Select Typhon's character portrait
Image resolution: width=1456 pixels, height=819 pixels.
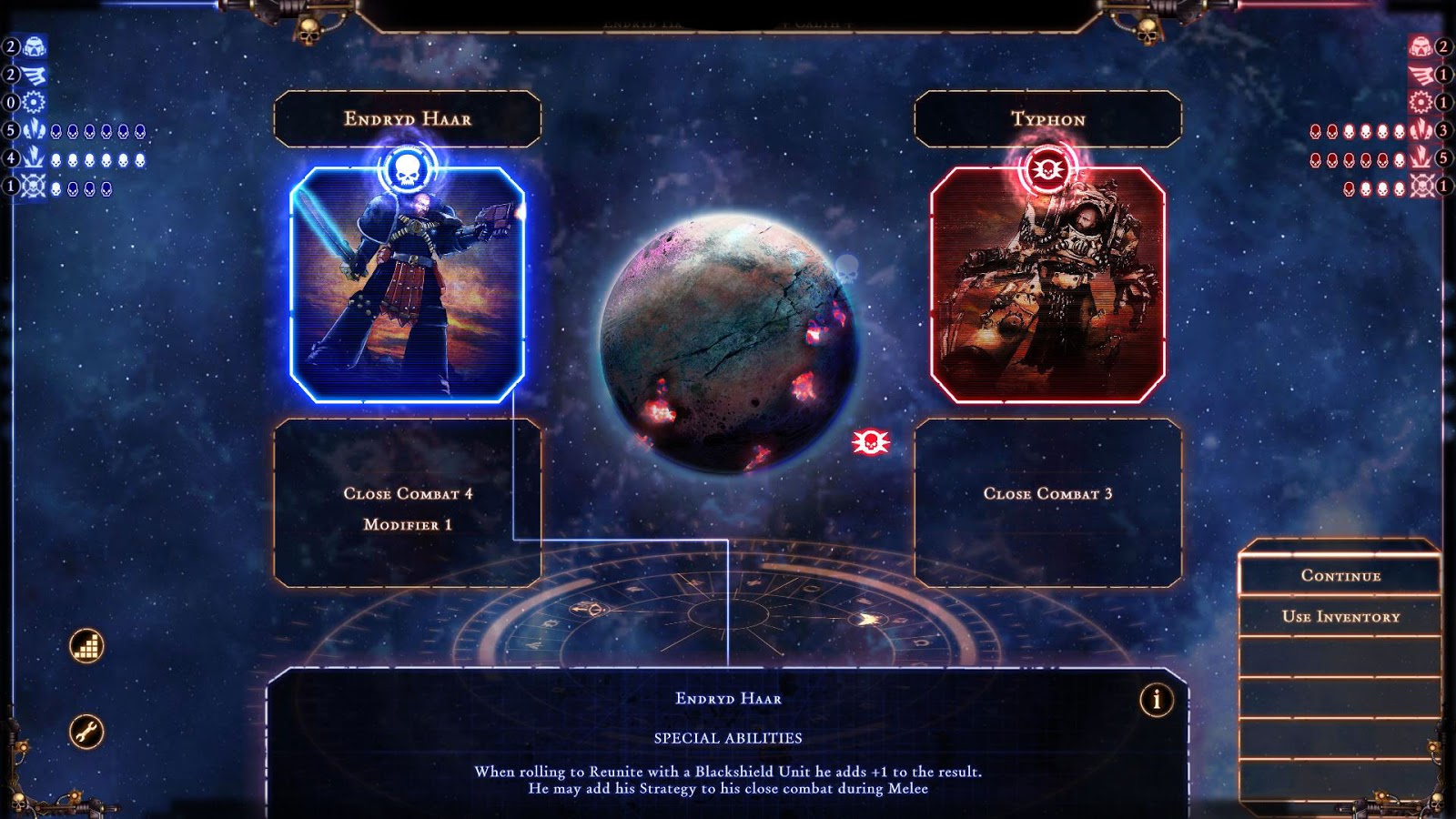[x=1046, y=282]
